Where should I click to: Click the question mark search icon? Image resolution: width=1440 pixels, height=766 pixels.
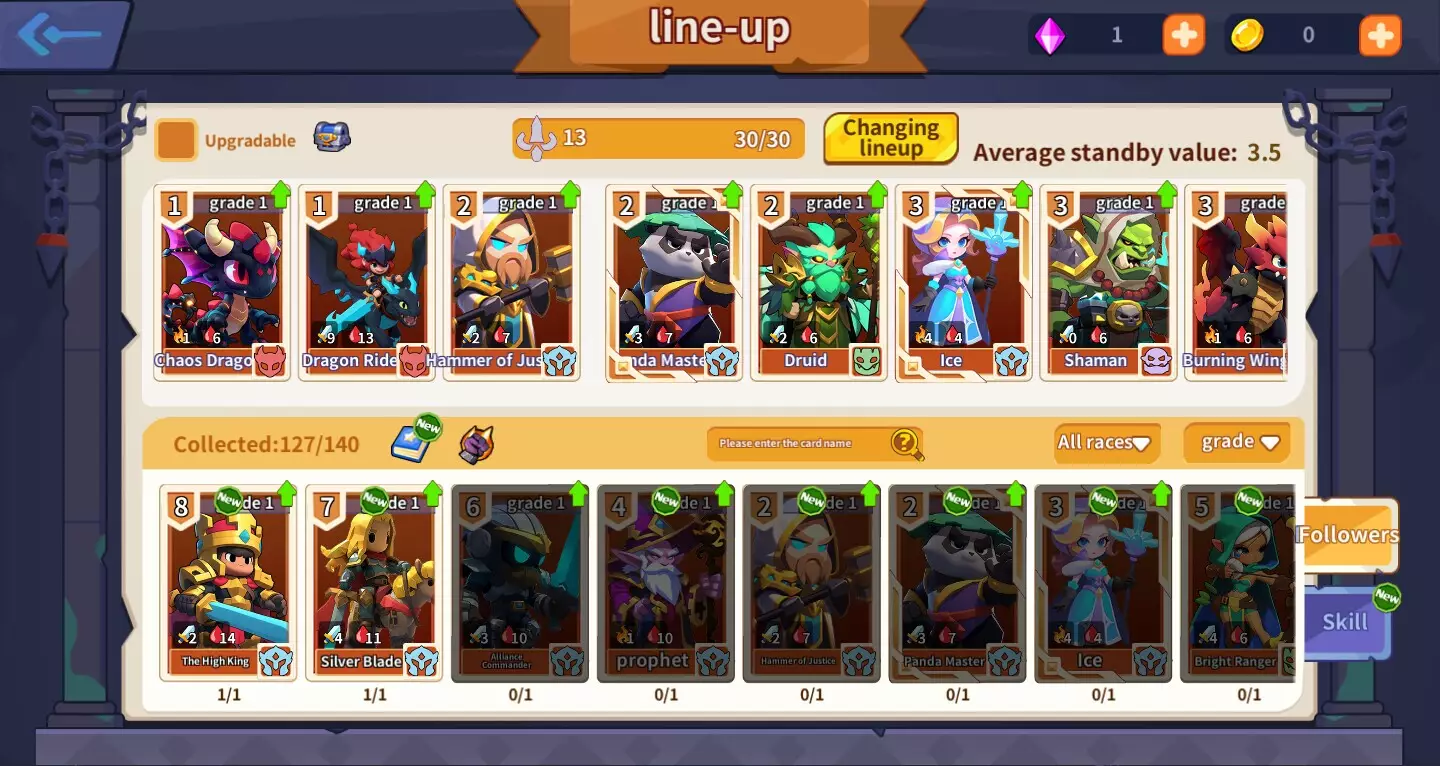click(x=903, y=443)
